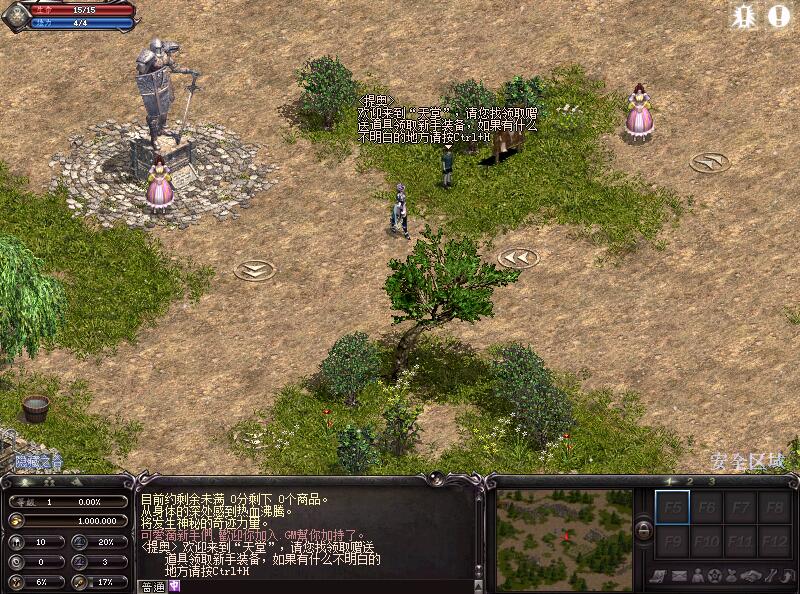Select the F5 hotkey slot
800x594 pixels.
pos(672,507)
